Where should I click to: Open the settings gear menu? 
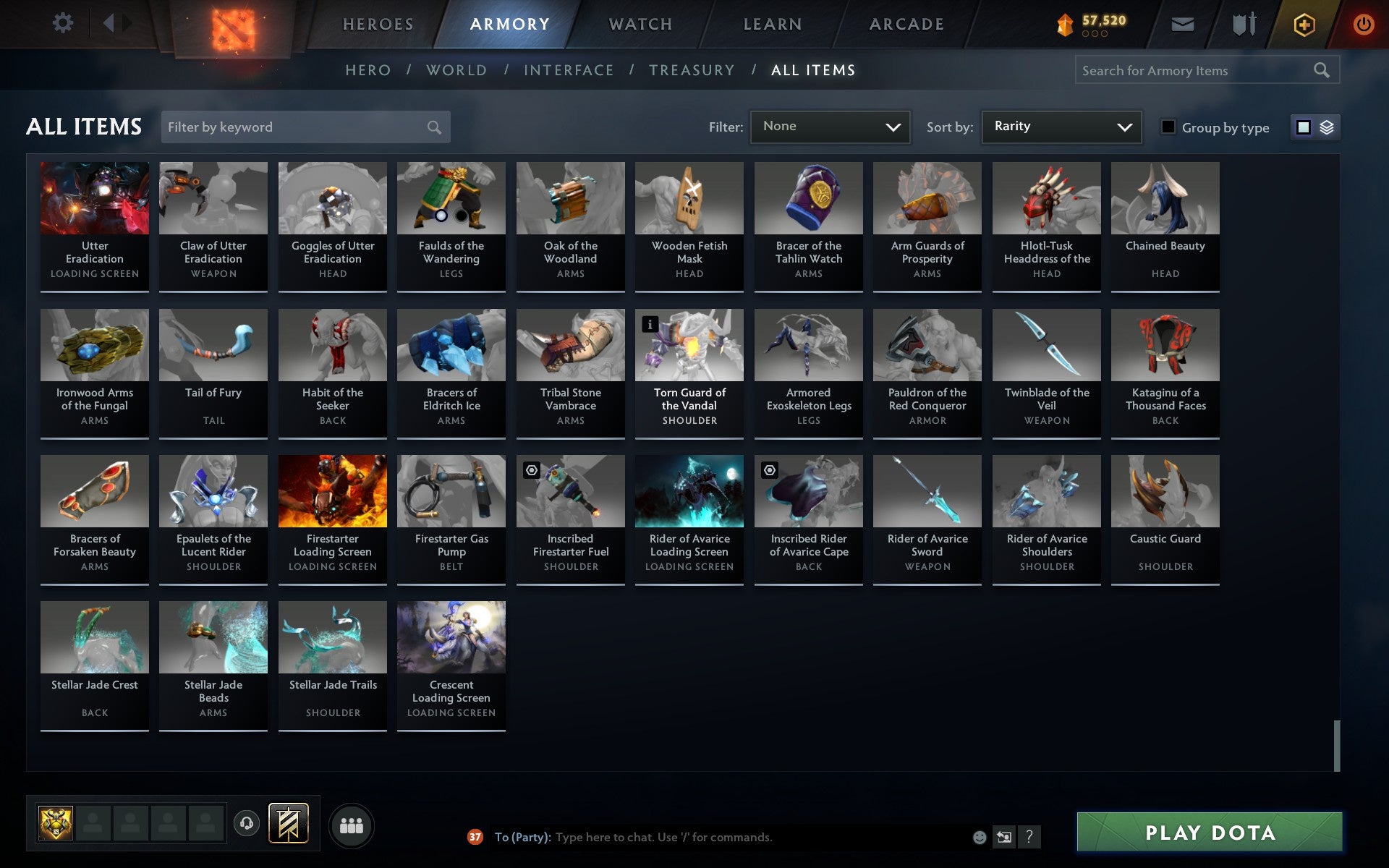click(x=64, y=23)
